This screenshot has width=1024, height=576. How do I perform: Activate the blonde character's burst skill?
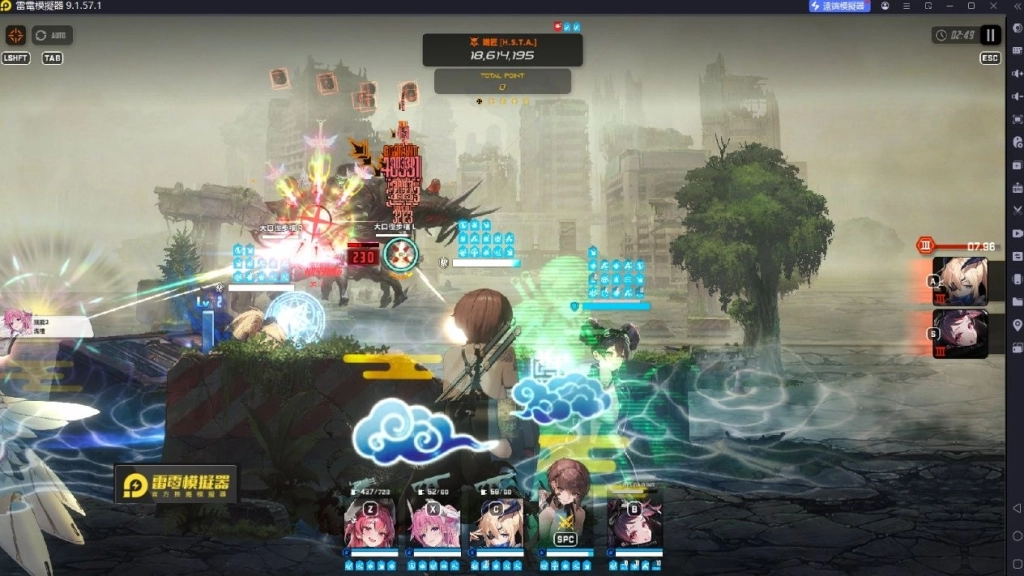(x=960, y=281)
